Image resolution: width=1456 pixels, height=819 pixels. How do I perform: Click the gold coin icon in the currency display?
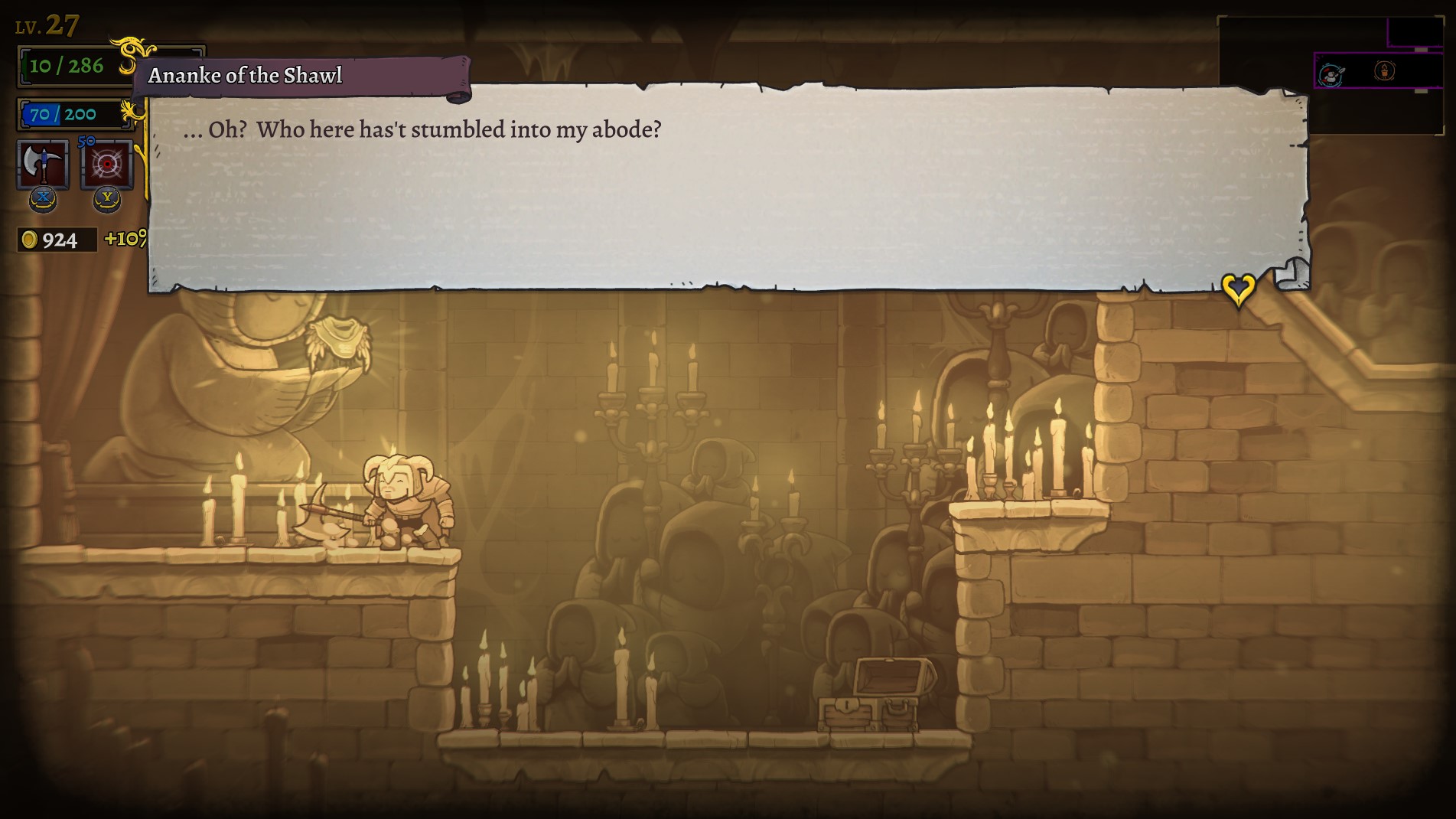pyautogui.click(x=29, y=240)
